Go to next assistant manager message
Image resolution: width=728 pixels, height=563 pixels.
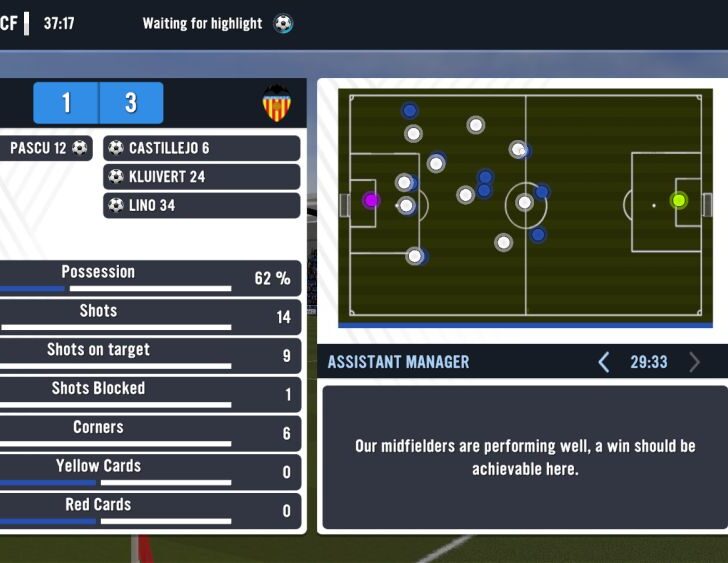695,362
